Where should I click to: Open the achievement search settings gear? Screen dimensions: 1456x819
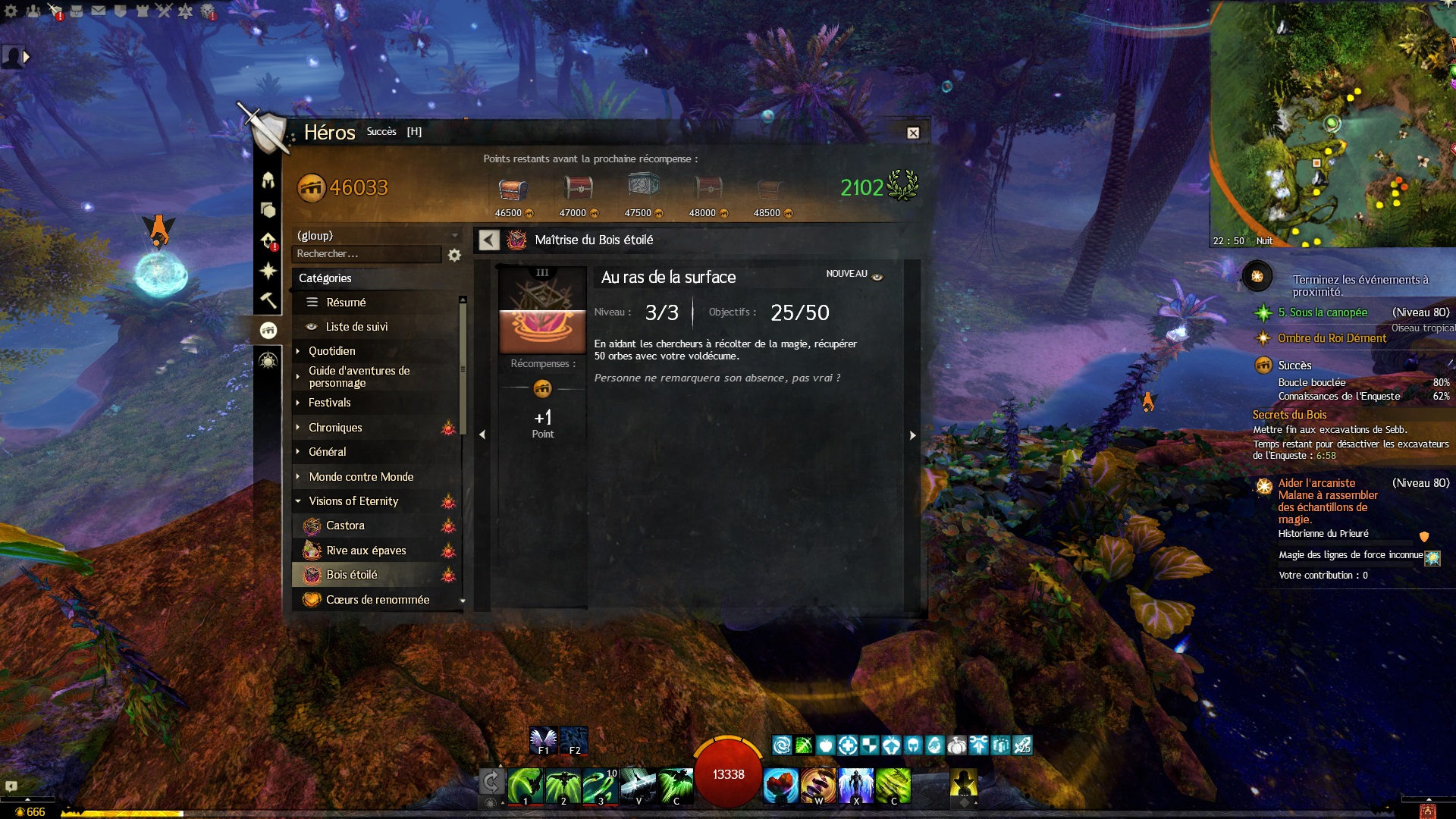(454, 256)
